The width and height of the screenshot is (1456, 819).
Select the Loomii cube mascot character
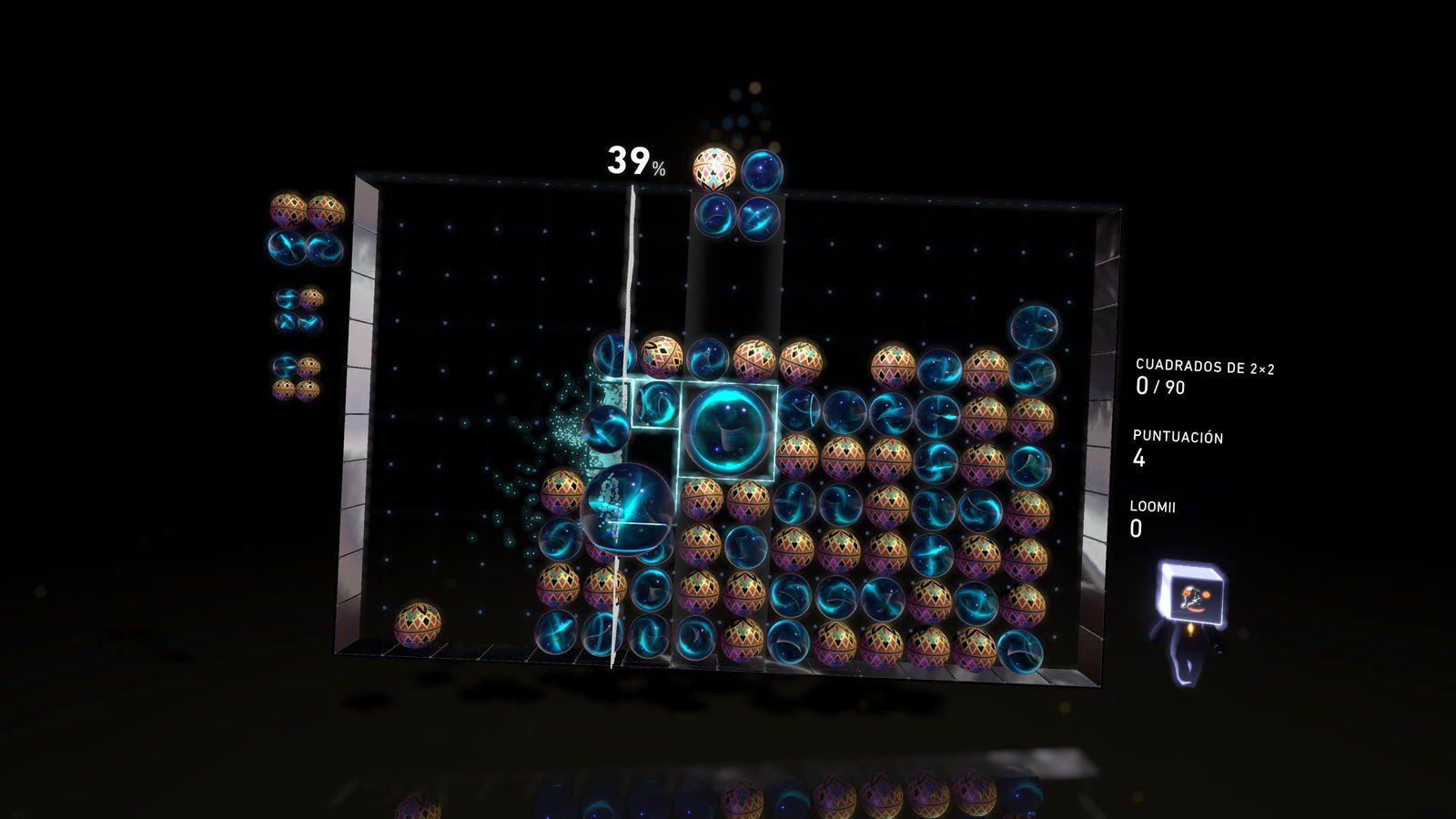(x=1192, y=601)
